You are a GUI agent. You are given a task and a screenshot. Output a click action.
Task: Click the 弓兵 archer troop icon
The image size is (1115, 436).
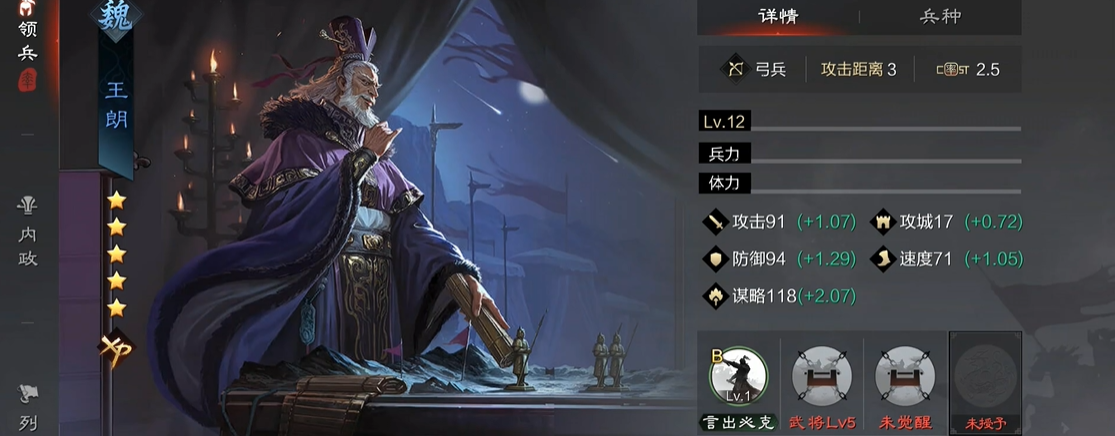point(737,69)
